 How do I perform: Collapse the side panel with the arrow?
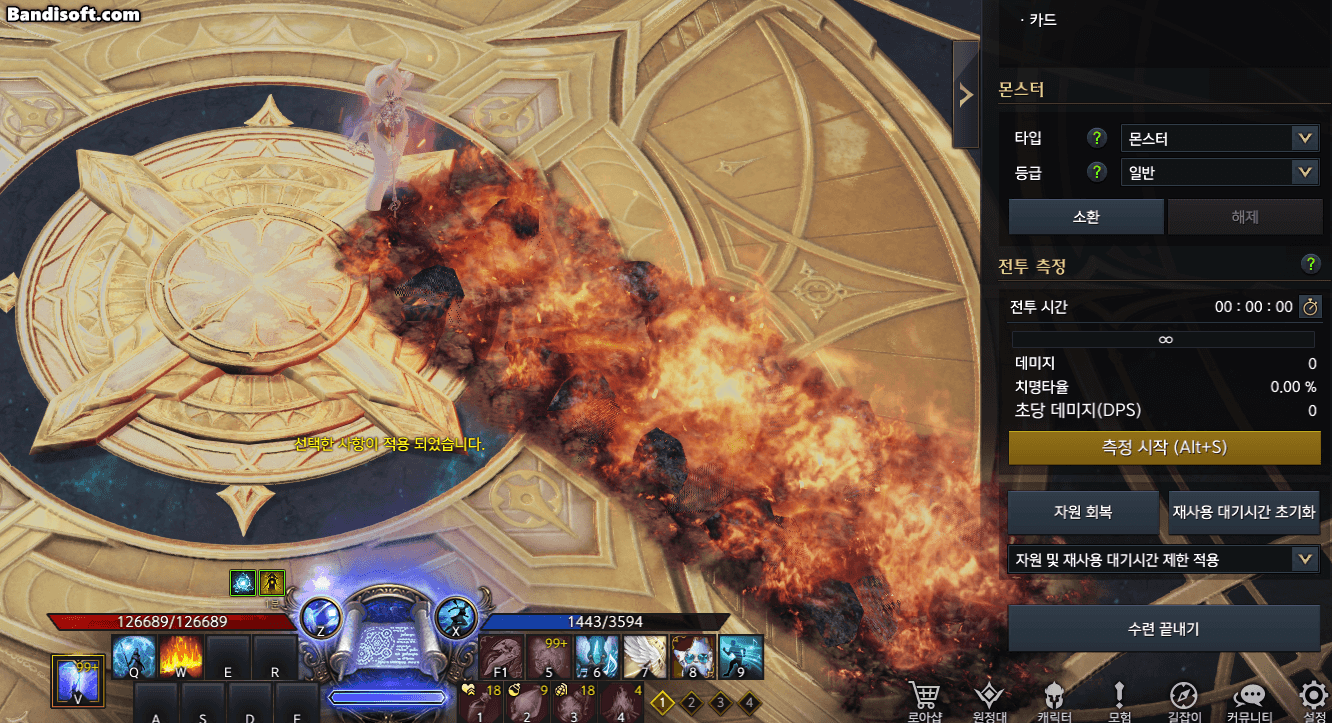965,95
